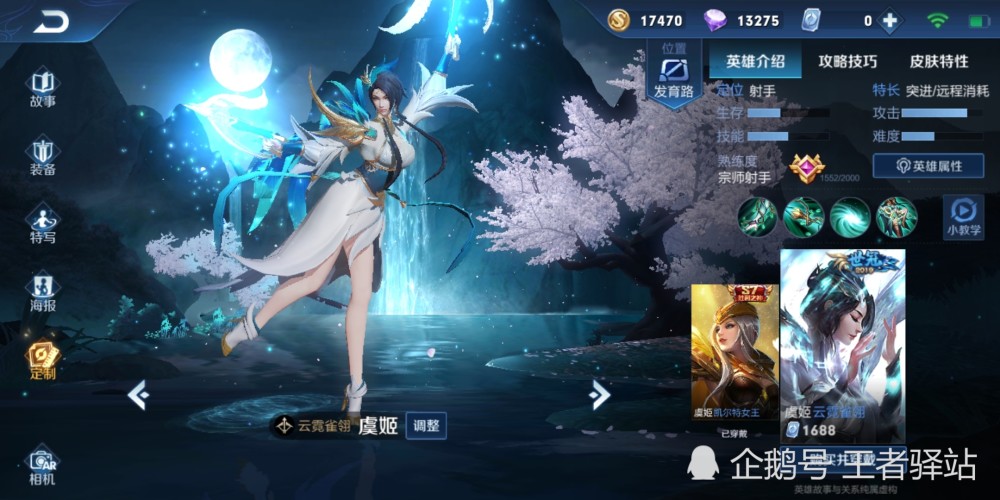
Task: Select the 云霓雀翎 skin card
Action: [x=842, y=345]
